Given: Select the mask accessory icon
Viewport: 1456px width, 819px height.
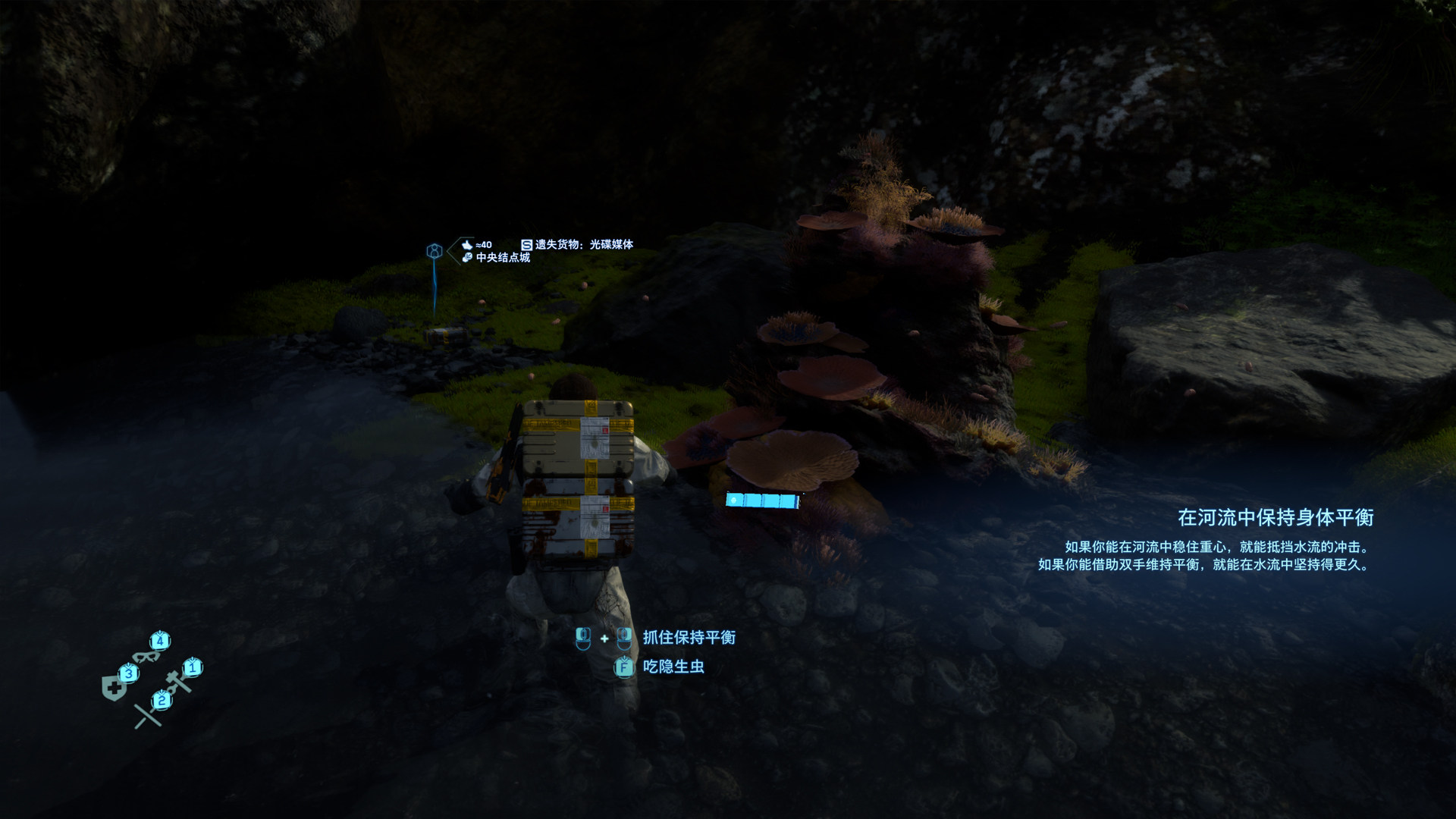Looking at the screenshot, I should [x=145, y=655].
